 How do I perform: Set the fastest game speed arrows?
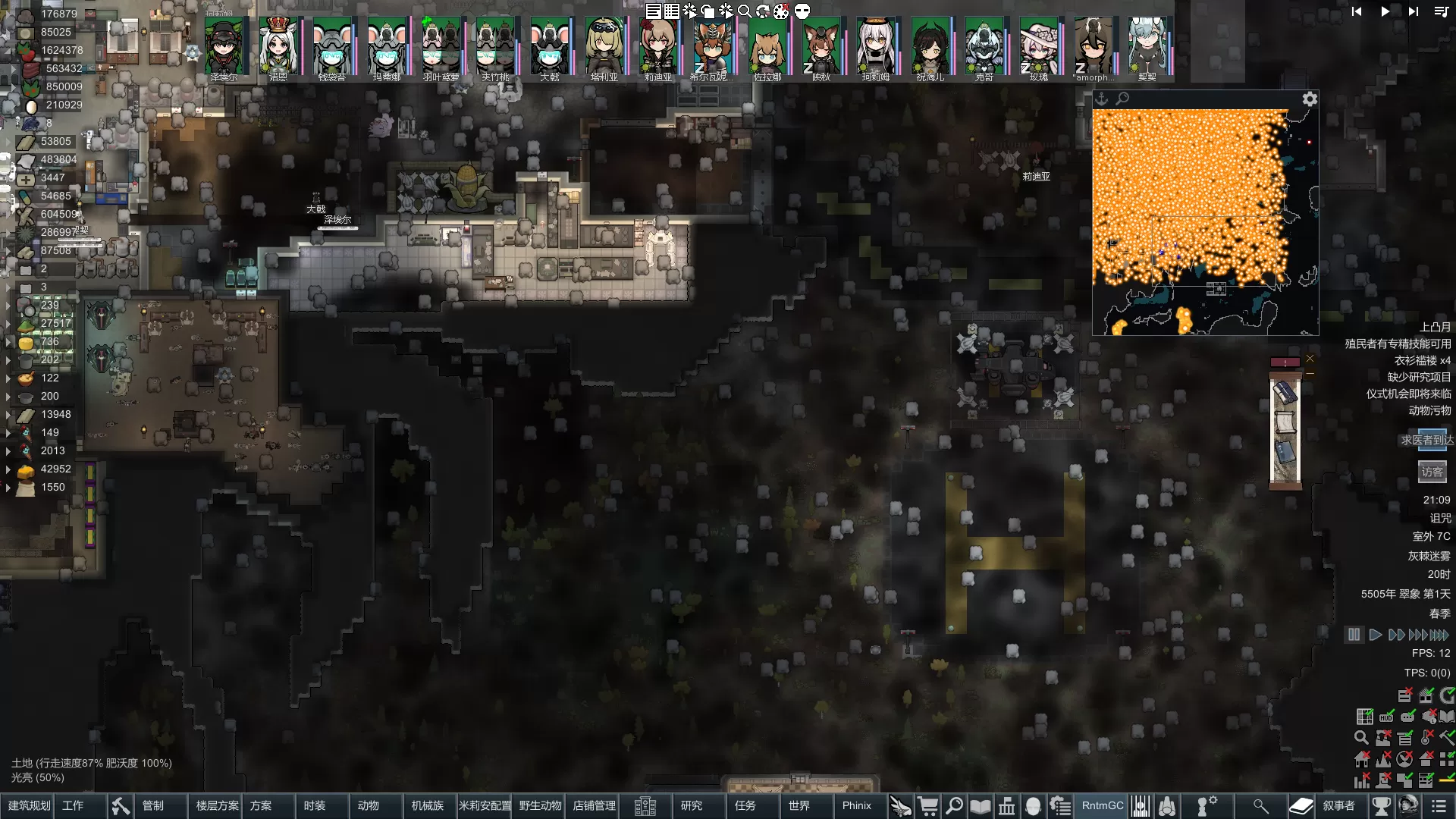tap(1439, 635)
